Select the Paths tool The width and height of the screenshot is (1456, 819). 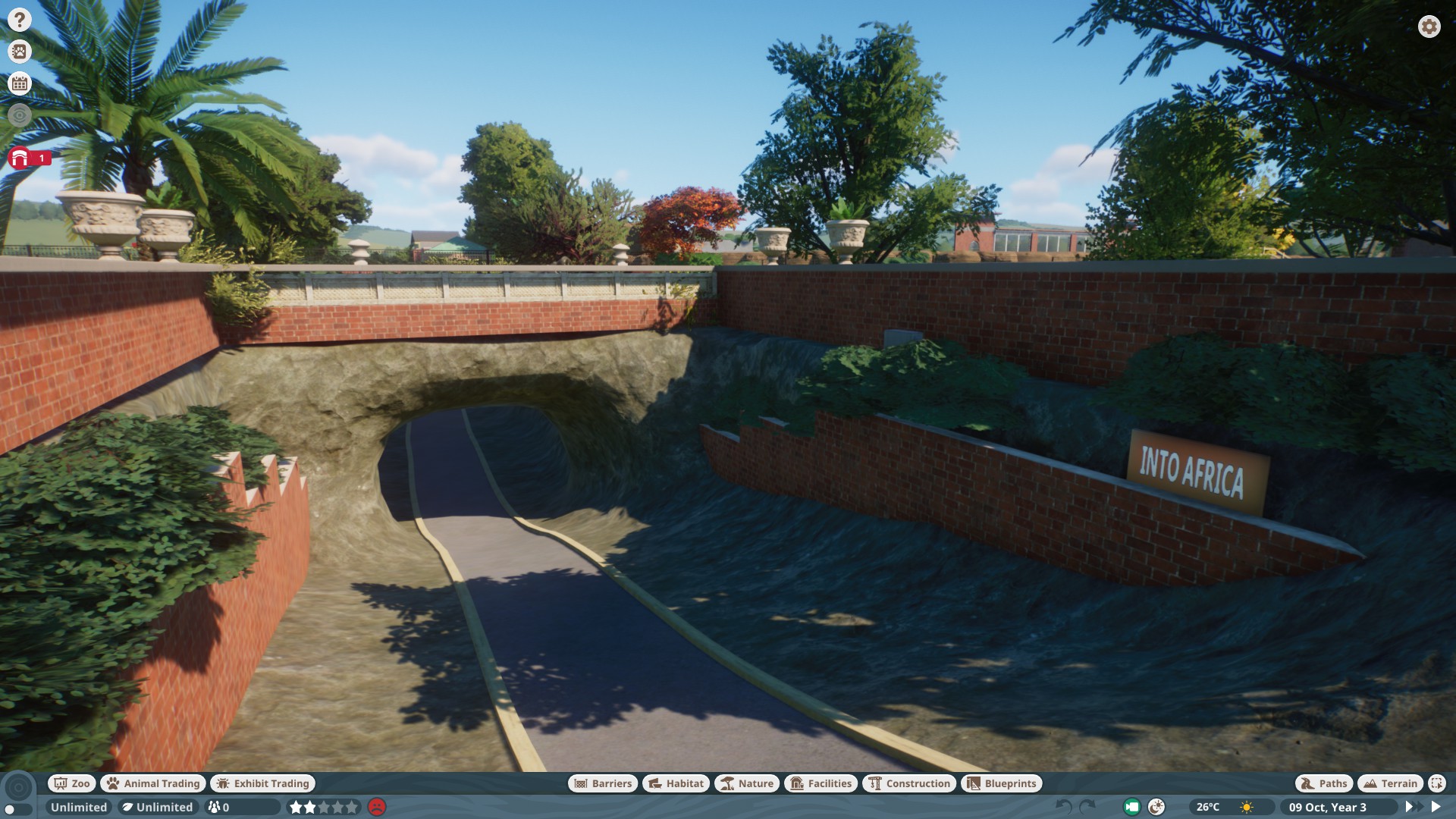1323,783
